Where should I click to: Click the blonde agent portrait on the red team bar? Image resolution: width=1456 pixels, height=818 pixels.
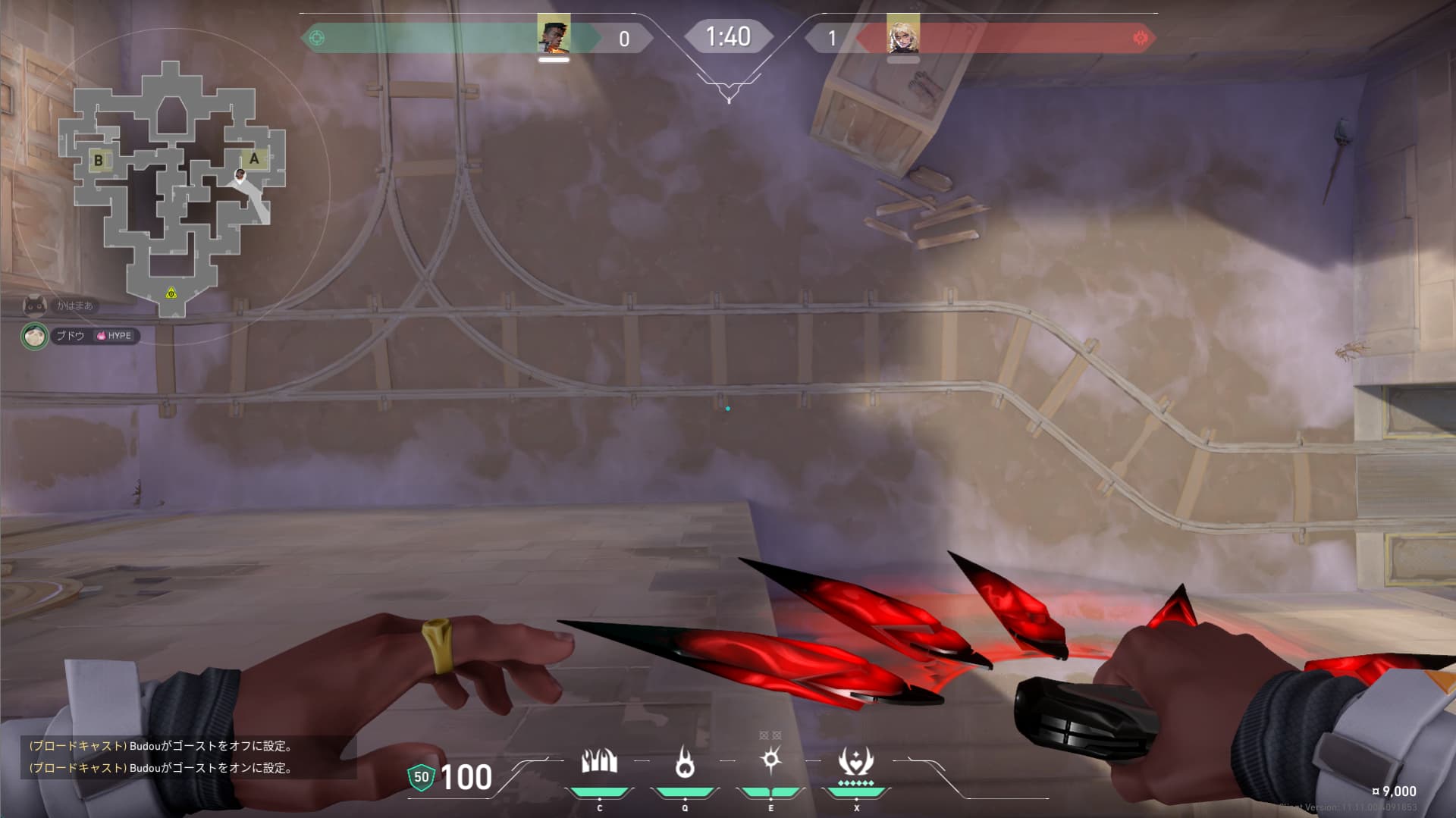(902, 36)
